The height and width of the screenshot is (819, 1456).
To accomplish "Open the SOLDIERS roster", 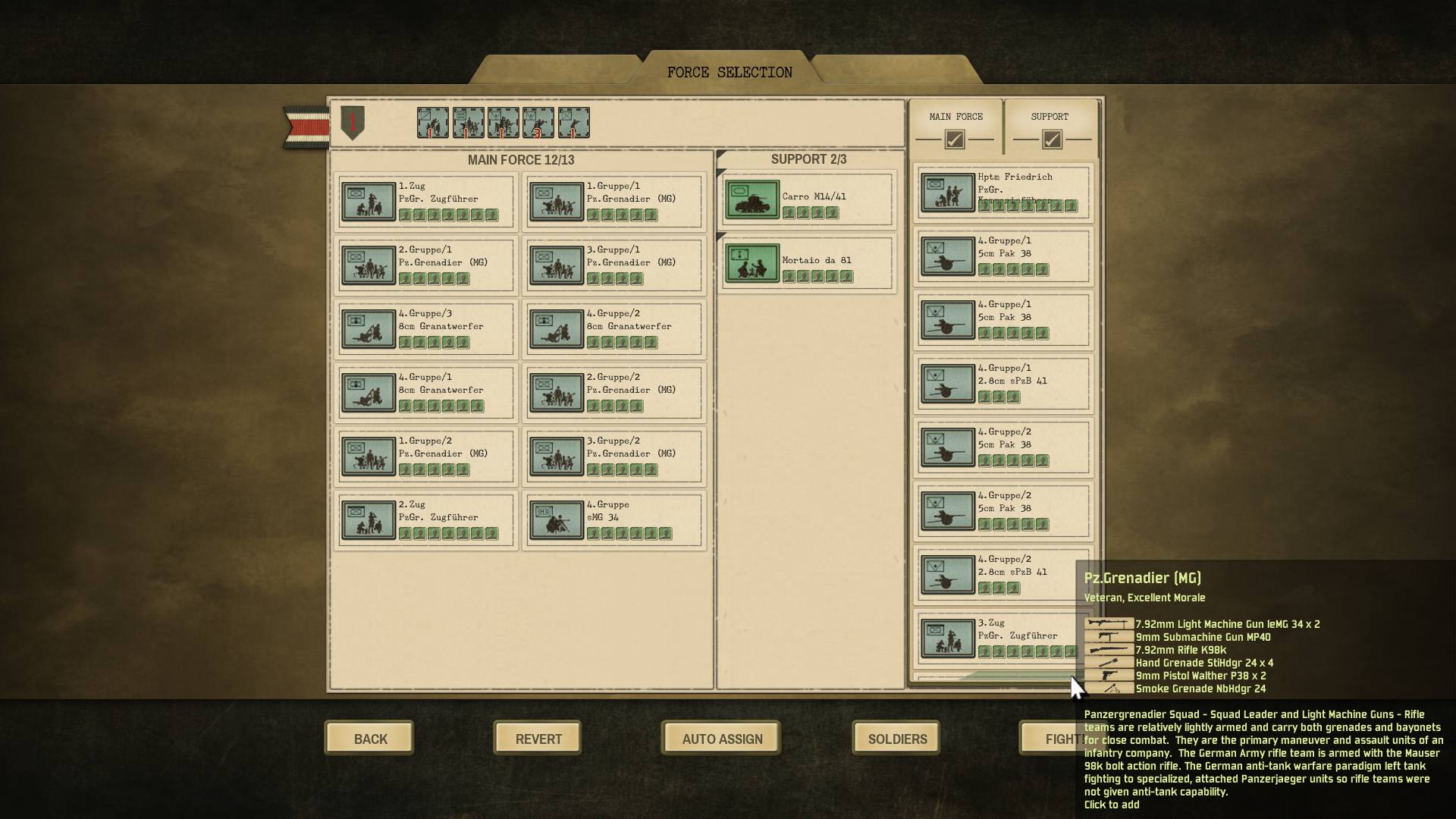I will pos(896,739).
